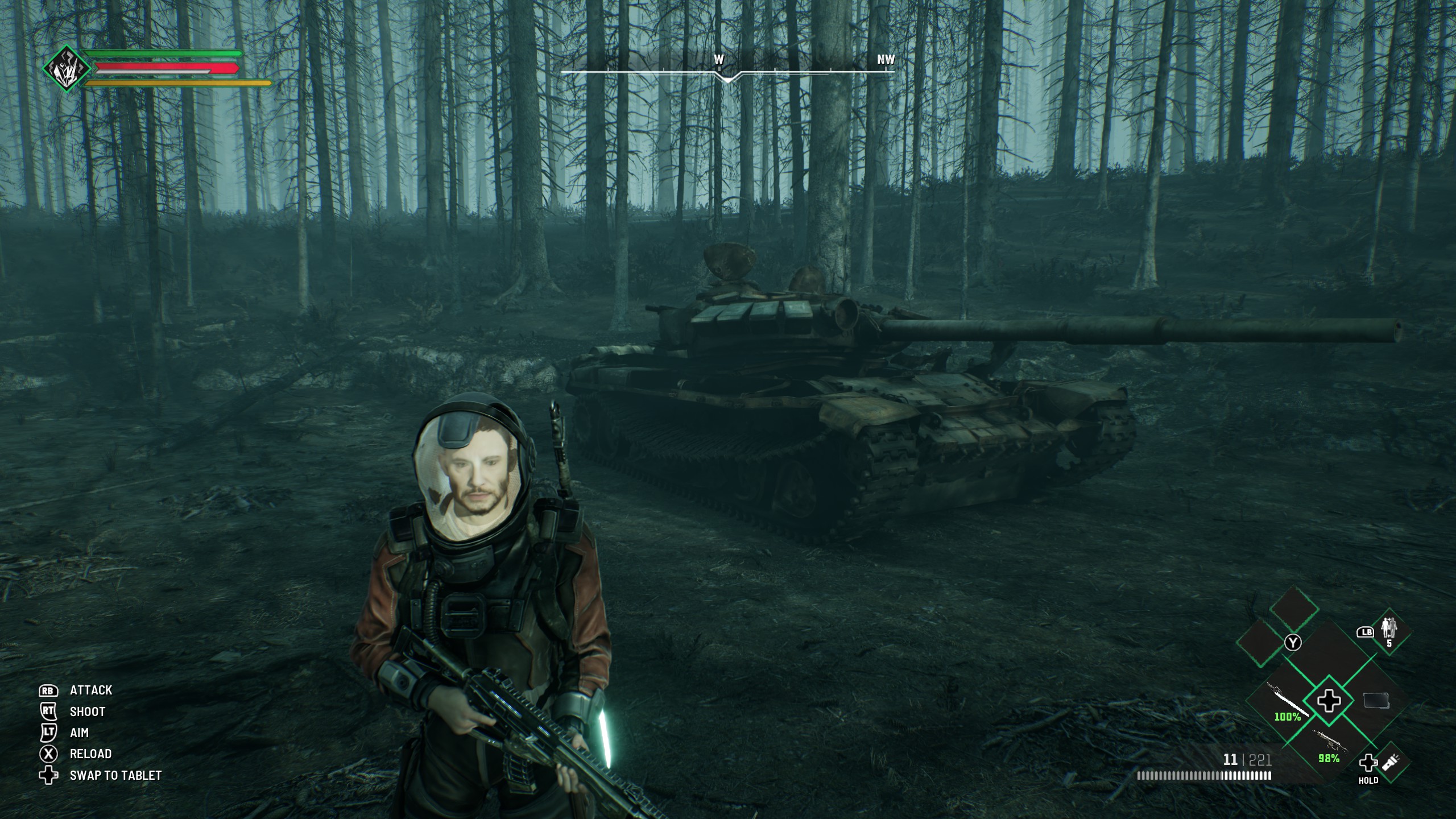
Task: Click the character emblem portrait
Action: [67, 69]
